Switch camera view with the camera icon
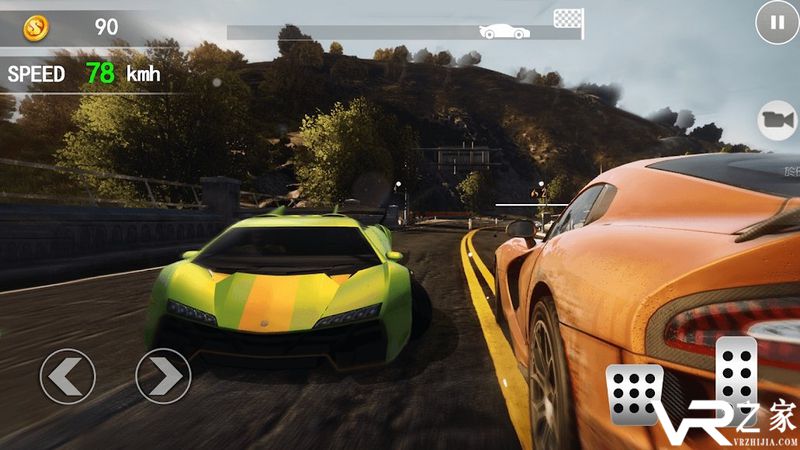800x450 pixels. tap(777, 121)
